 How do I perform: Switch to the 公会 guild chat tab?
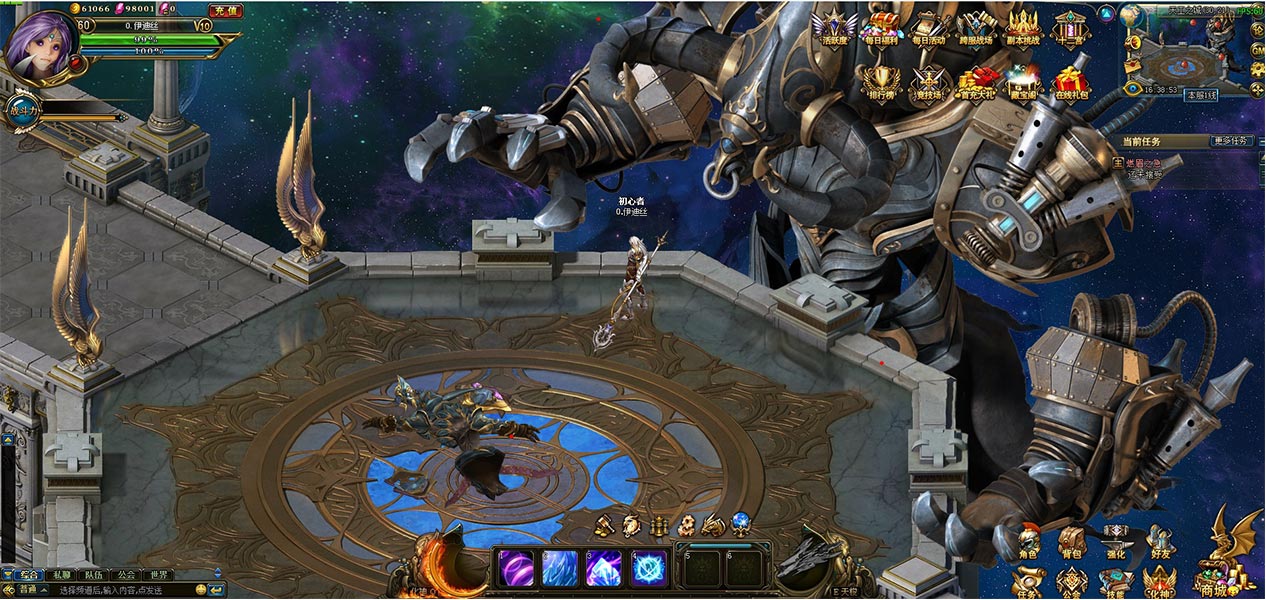pos(125,575)
